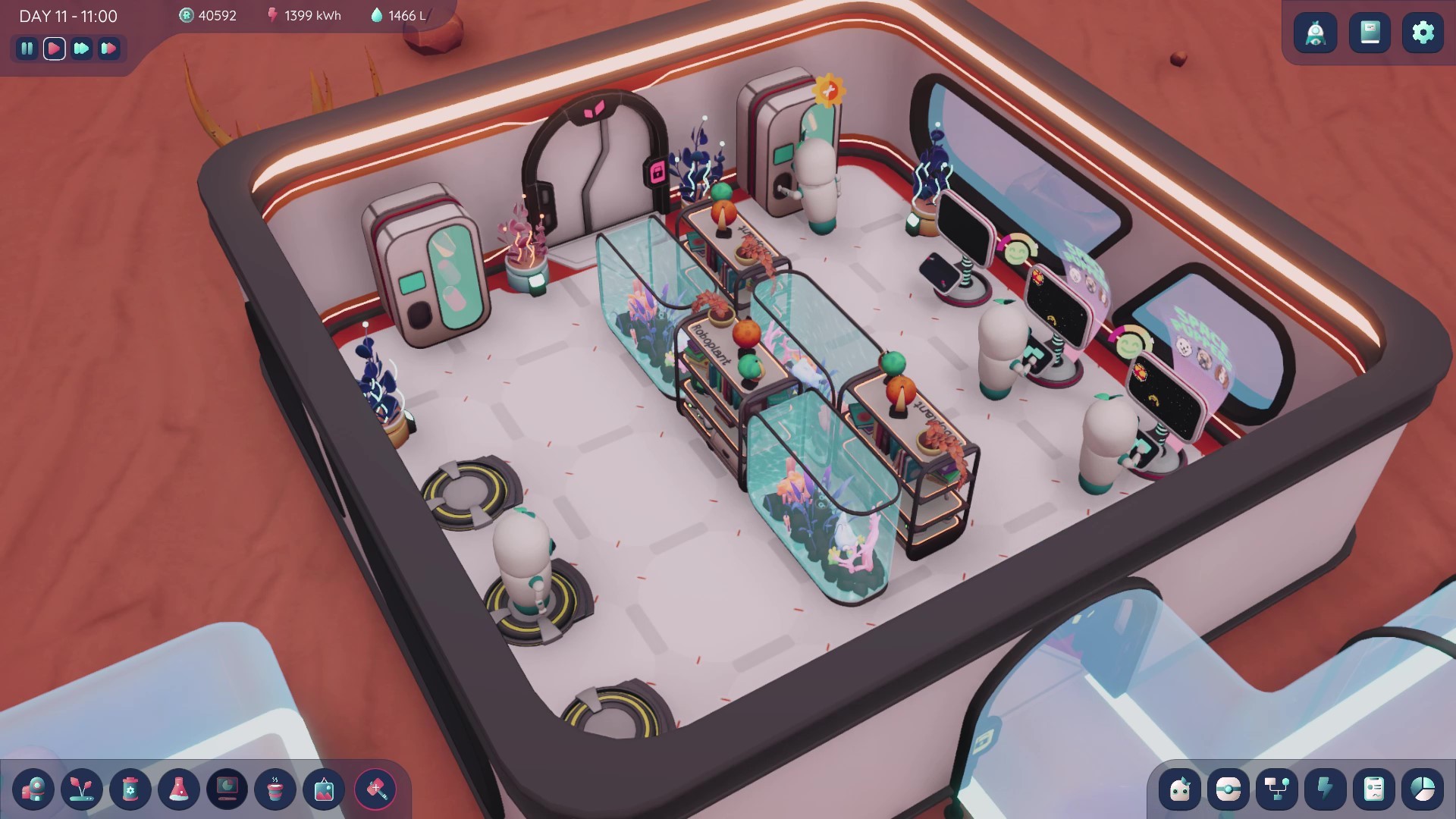Check the money counter showing 40592
This screenshot has width=1456, height=819.
[211, 15]
